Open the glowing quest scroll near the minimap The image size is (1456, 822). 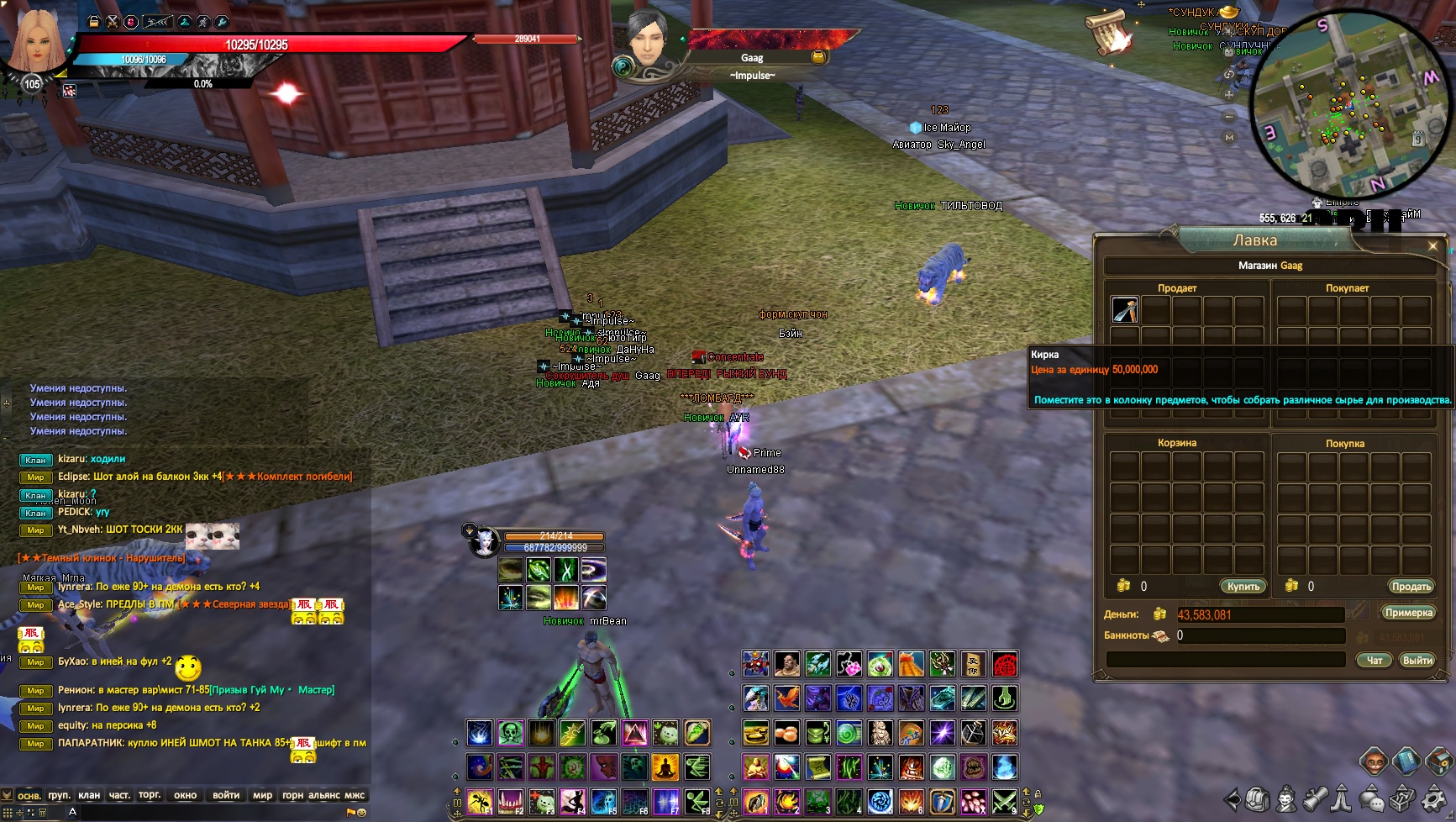pyautogui.click(x=1109, y=34)
